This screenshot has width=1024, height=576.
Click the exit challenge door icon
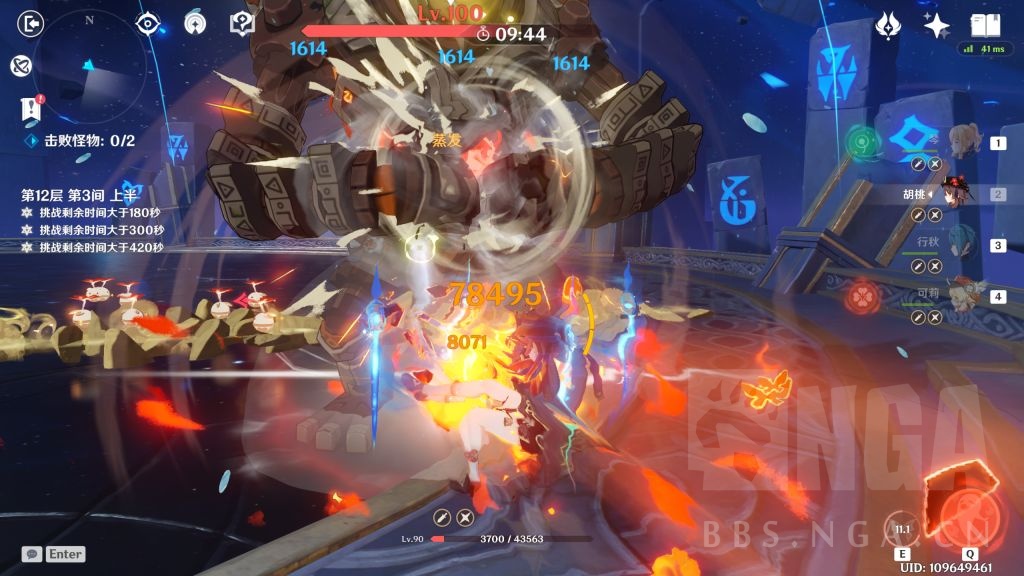pyautogui.click(x=32, y=24)
